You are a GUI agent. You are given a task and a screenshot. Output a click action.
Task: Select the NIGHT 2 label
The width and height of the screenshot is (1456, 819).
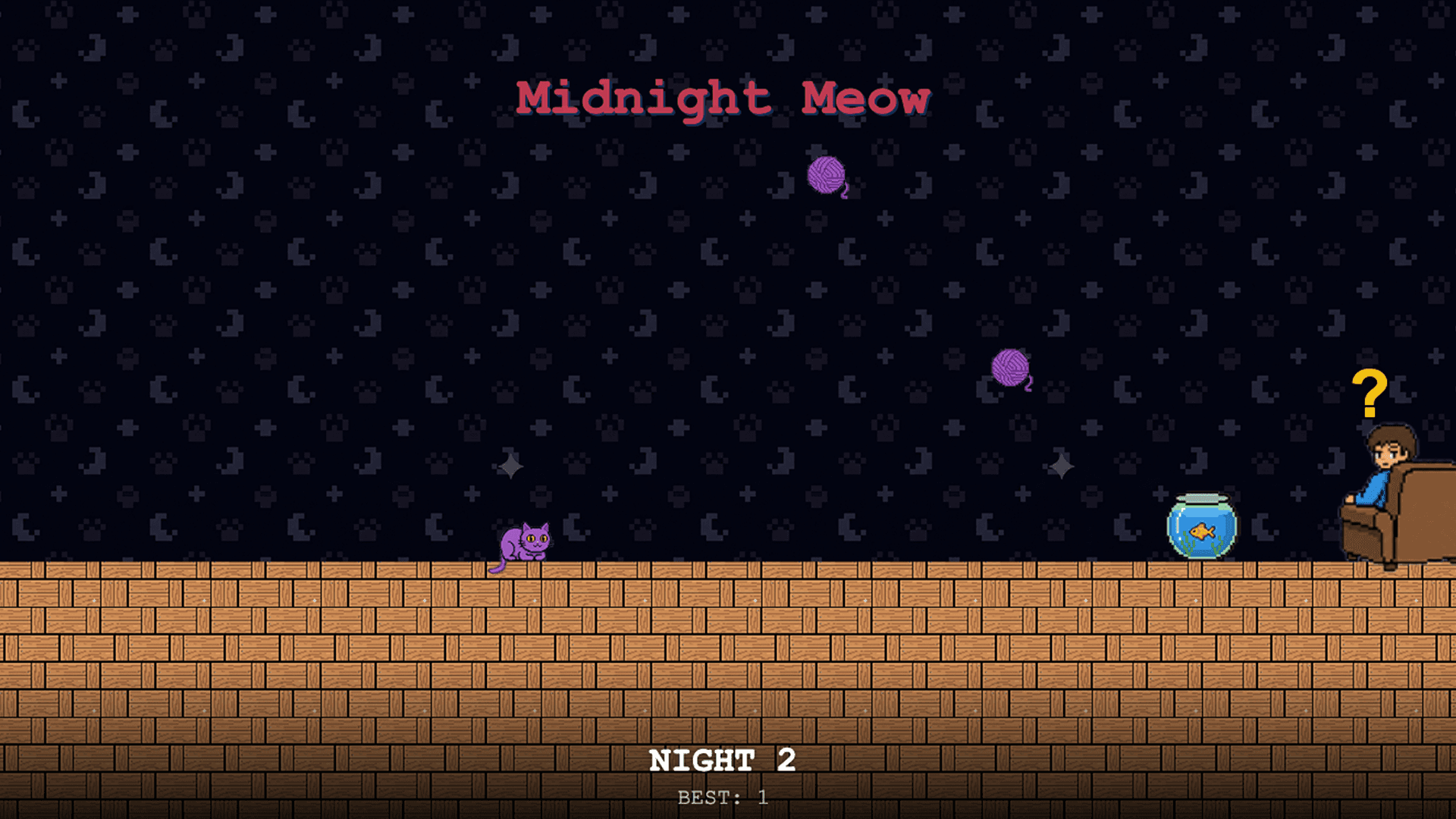(x=723, y=761)
